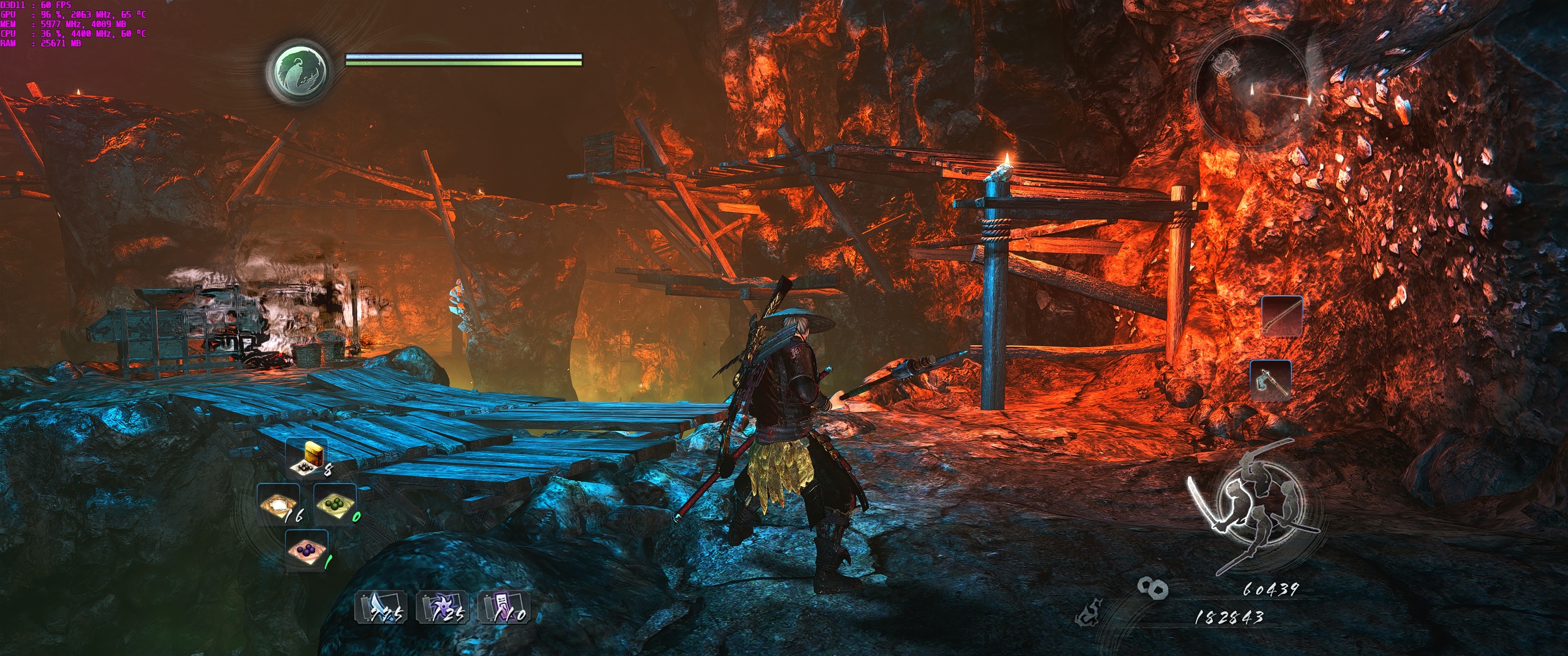The width and height of the screenshot is (1568, 656).
Task: Pick the green pellets item slot
Action: [335, 504]
